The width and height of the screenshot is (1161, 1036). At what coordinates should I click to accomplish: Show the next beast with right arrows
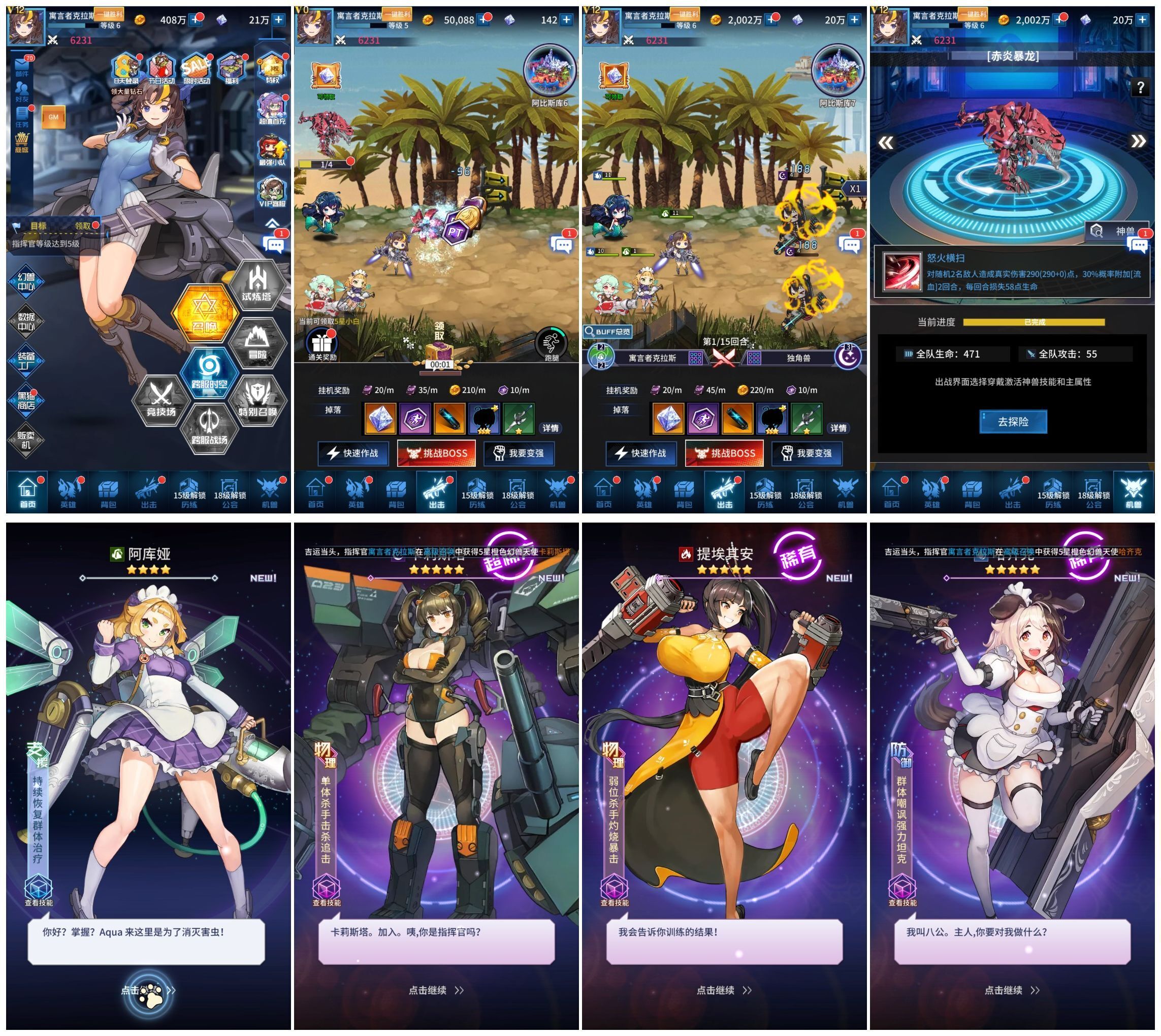(x=1138, y=141)
